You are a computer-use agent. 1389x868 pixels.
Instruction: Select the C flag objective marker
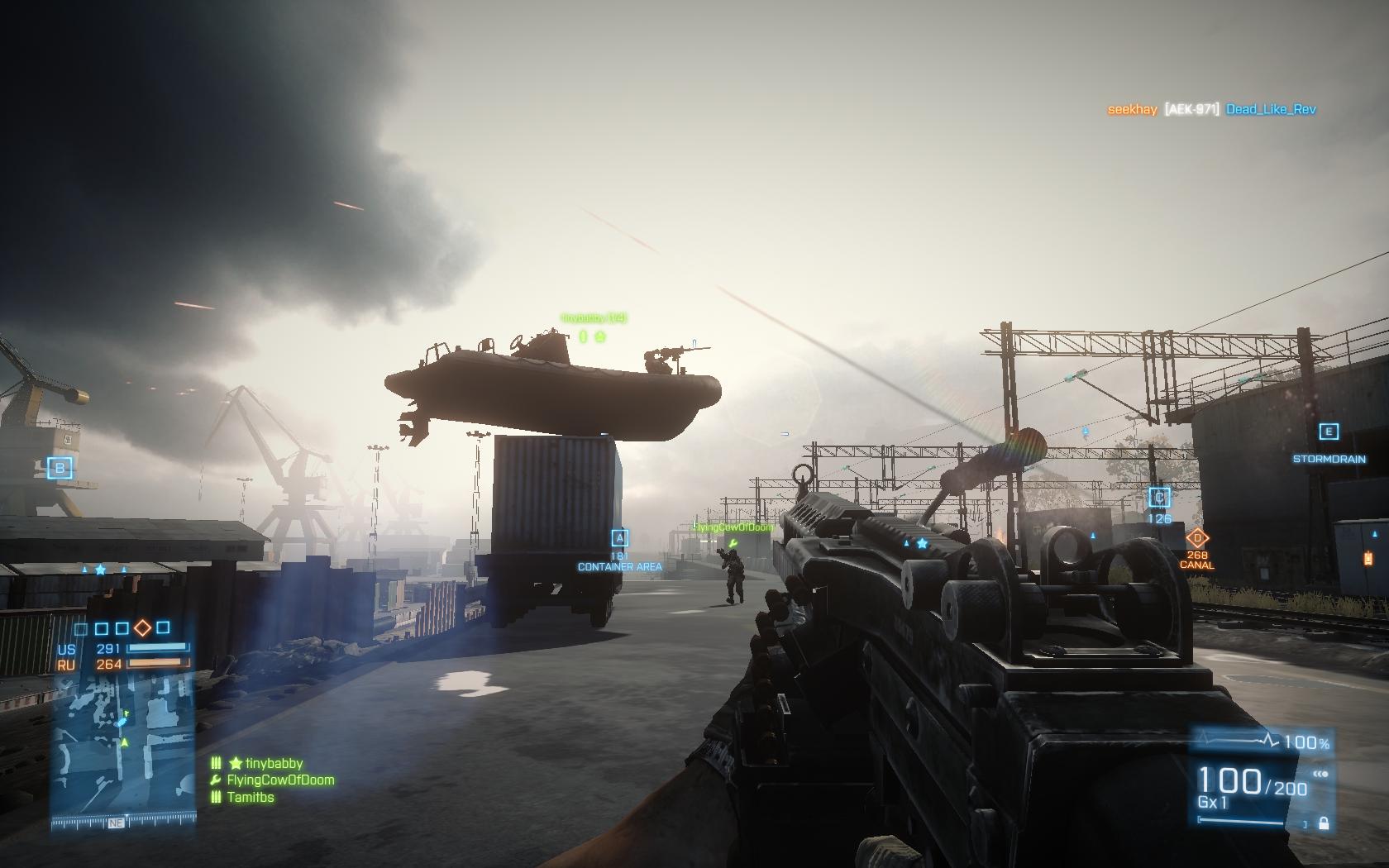coord(1159,498)
